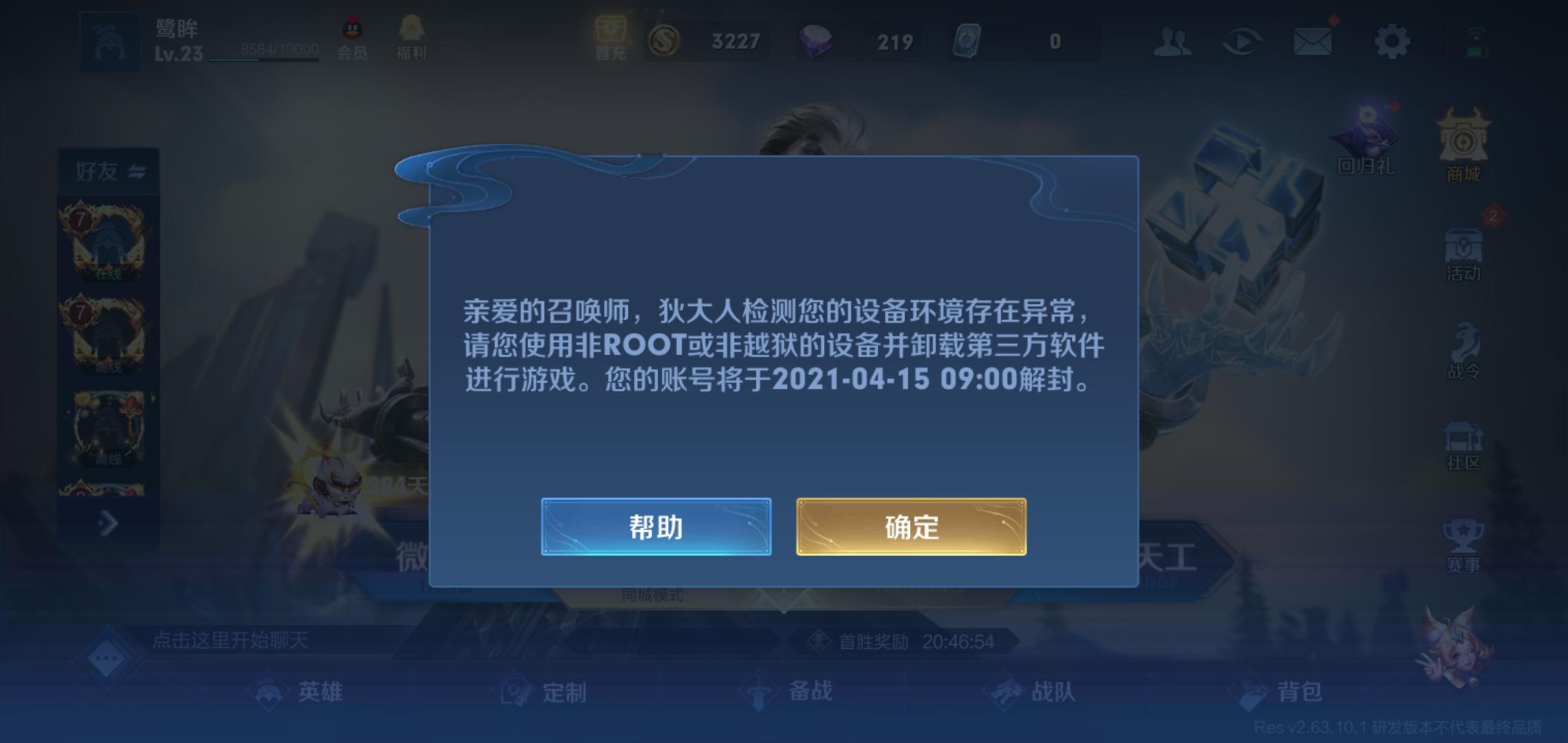Open the 商城 (Shop) icon

(x=1461, y=144)
